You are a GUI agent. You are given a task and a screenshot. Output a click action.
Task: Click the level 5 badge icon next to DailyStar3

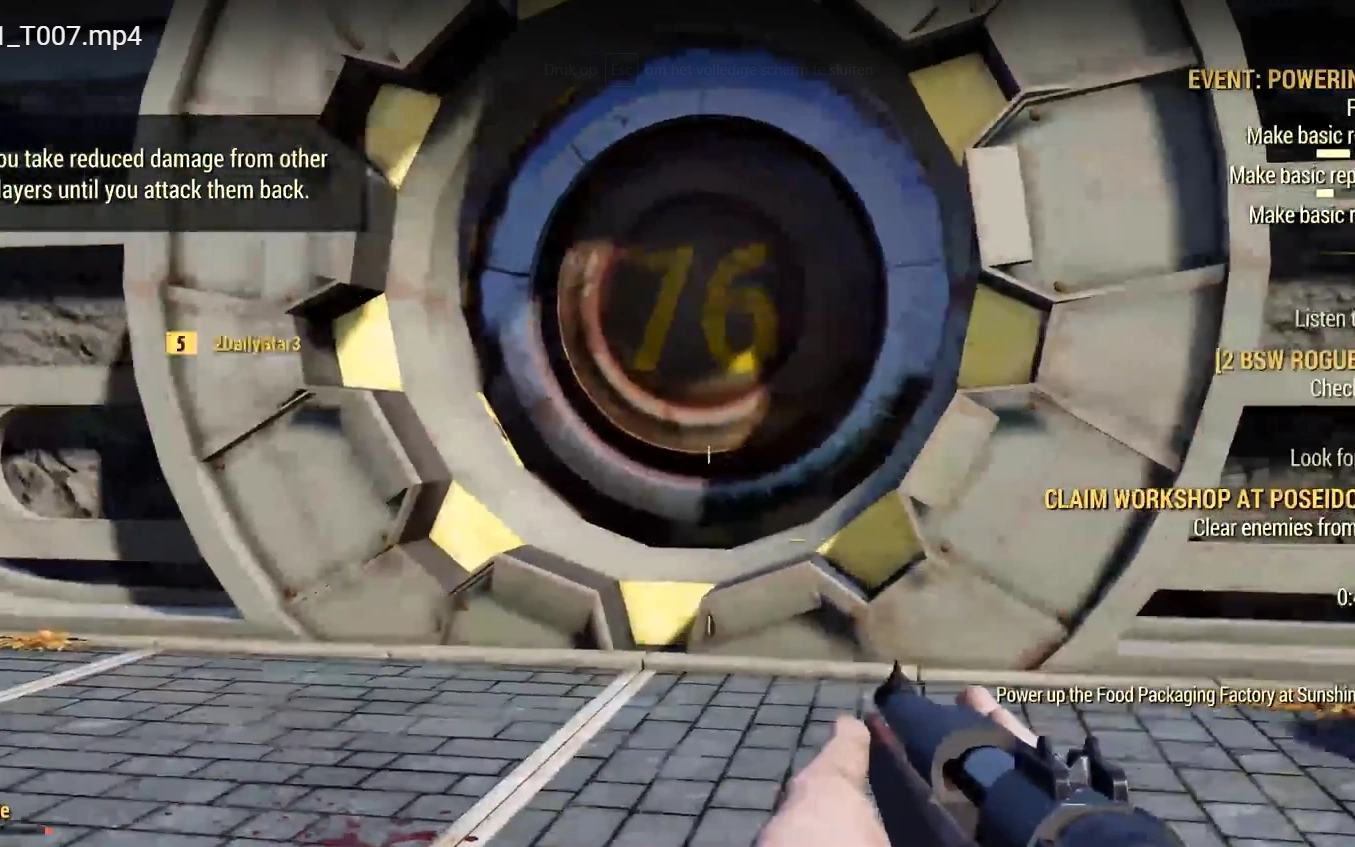[178, 343]
